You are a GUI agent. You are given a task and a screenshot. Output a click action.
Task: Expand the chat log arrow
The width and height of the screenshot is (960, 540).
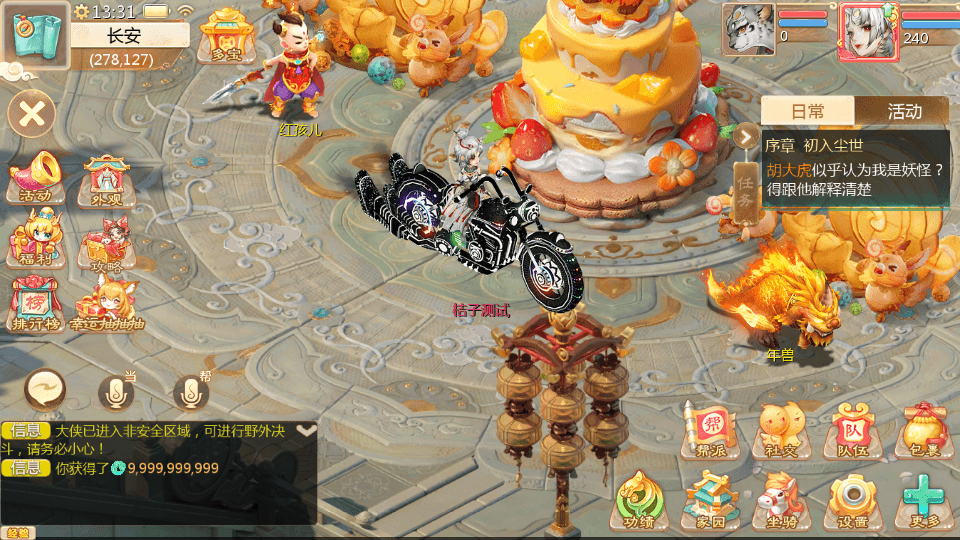pyautogui.click(x=306, y=430)
